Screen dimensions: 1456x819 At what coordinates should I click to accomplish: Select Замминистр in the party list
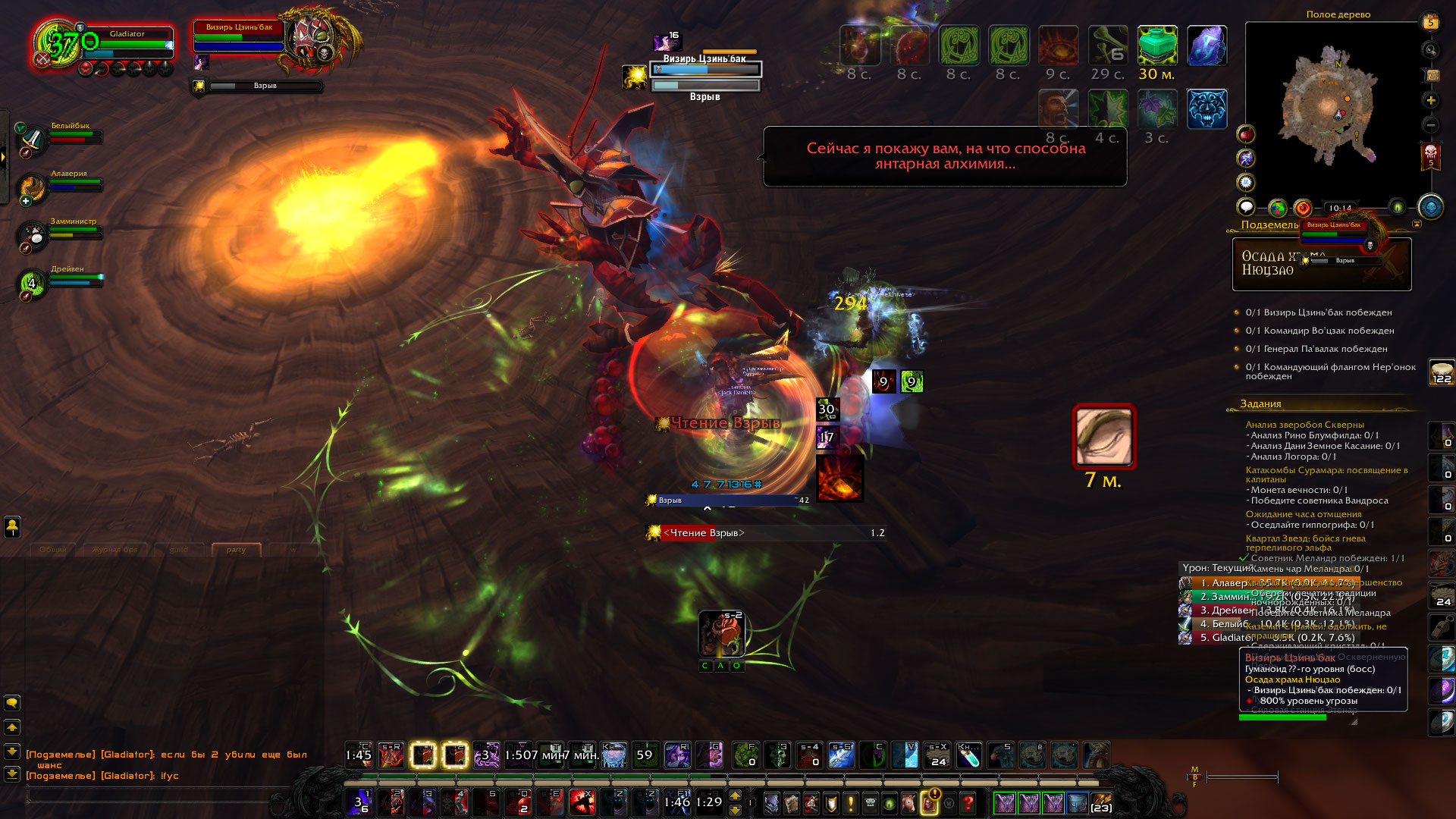point(72,232)
